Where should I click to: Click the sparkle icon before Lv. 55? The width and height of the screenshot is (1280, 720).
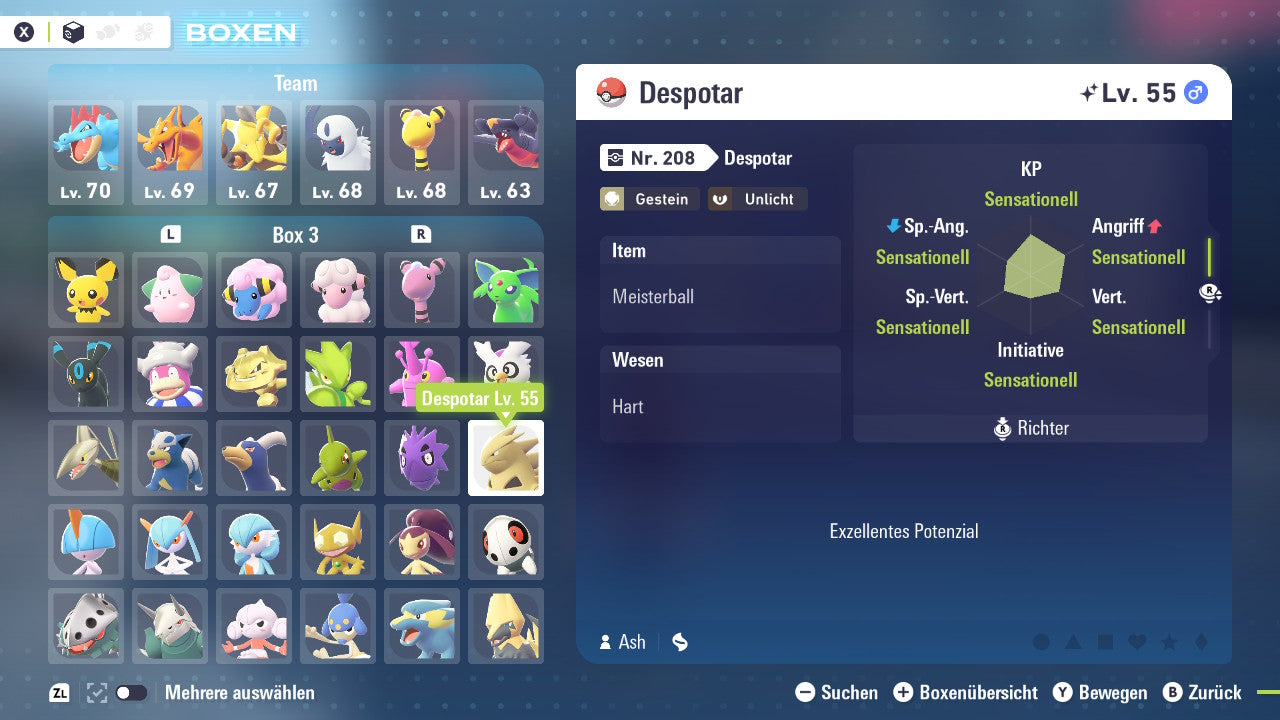tap(1087, 92)
